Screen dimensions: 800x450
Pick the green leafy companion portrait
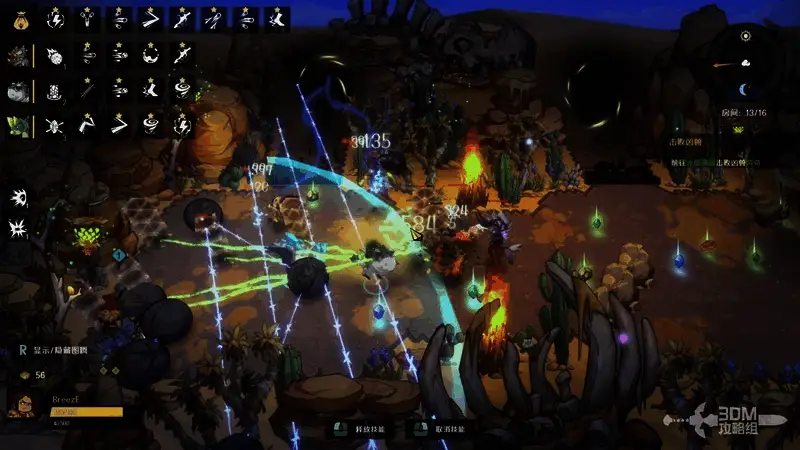coord(20,127)
